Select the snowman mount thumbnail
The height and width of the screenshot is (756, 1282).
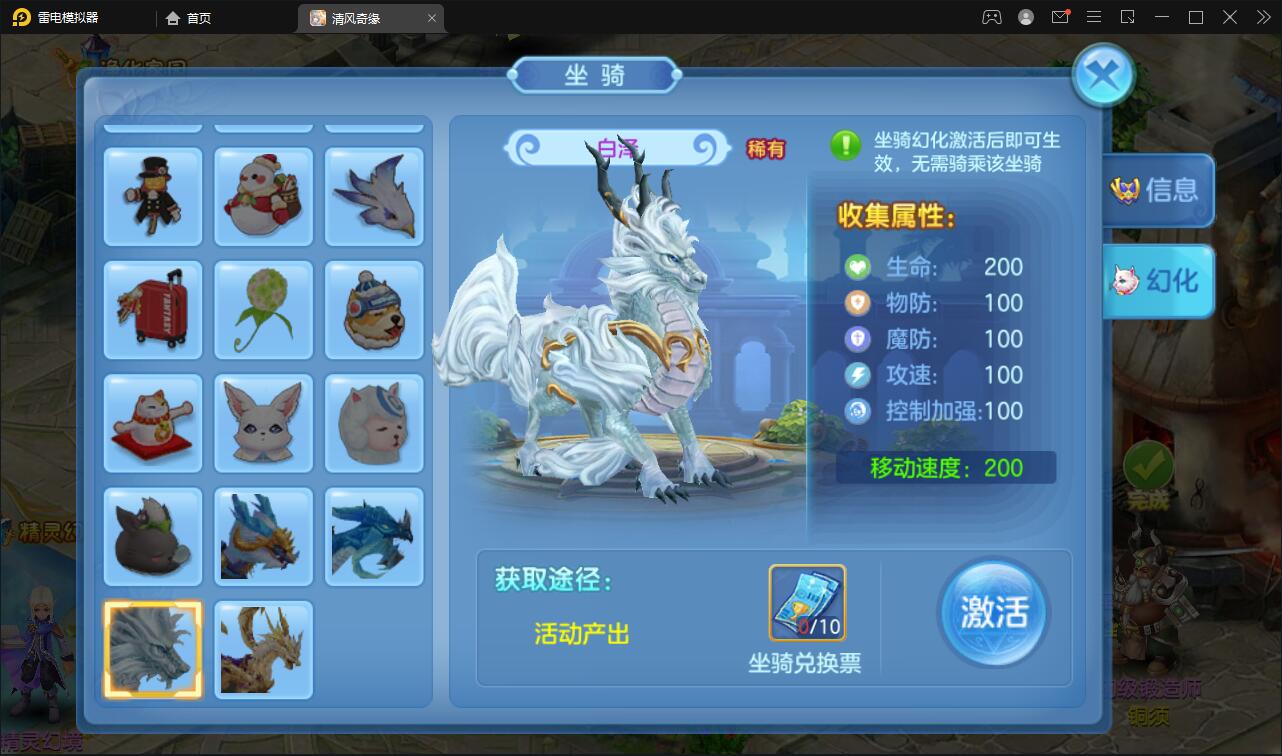click(263, 196)
